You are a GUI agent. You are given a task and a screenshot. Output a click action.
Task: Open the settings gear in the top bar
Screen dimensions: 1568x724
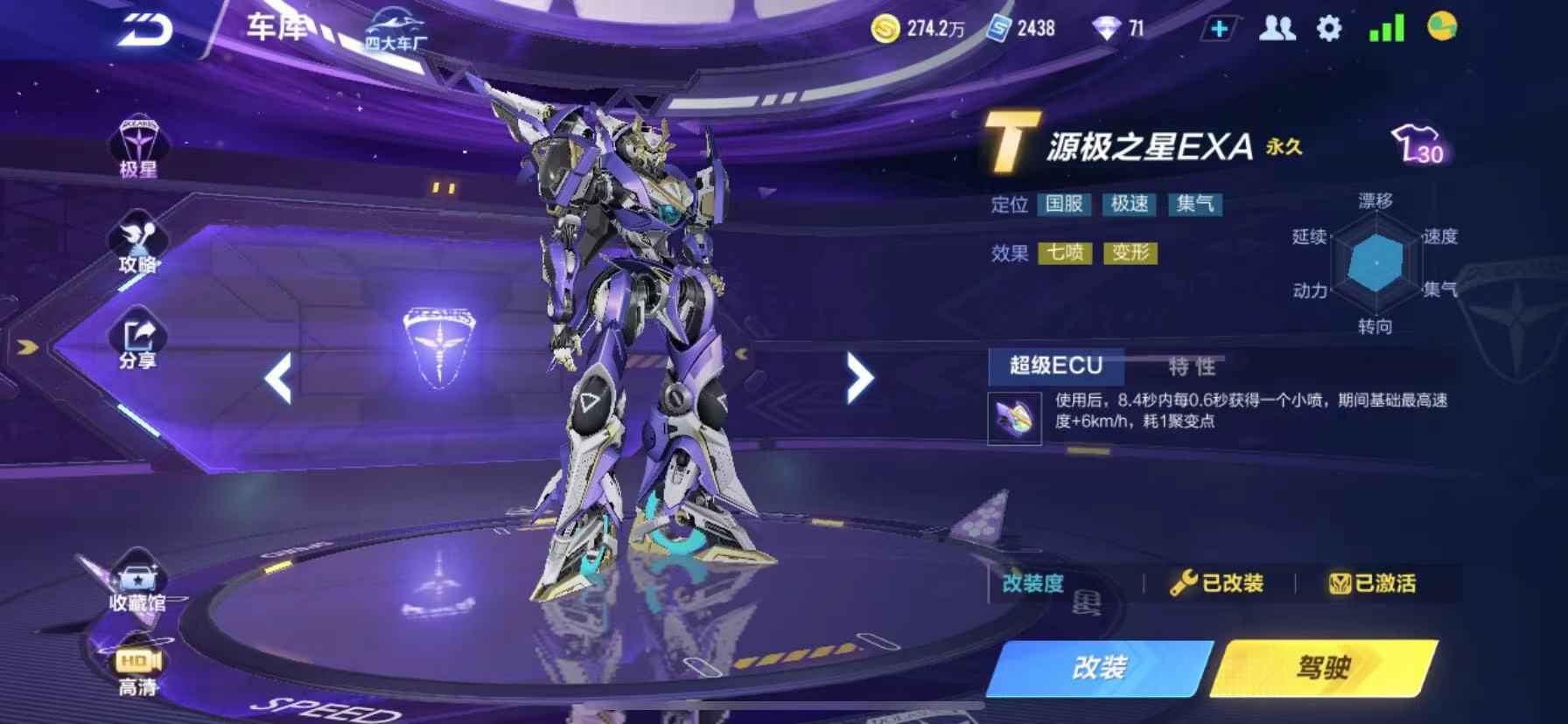(1329, 28)
